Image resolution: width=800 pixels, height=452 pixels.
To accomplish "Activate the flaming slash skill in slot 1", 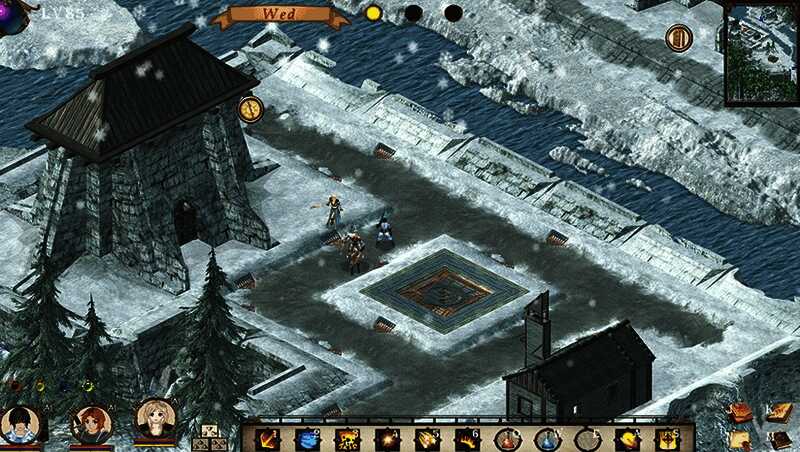I will point(267,439).
